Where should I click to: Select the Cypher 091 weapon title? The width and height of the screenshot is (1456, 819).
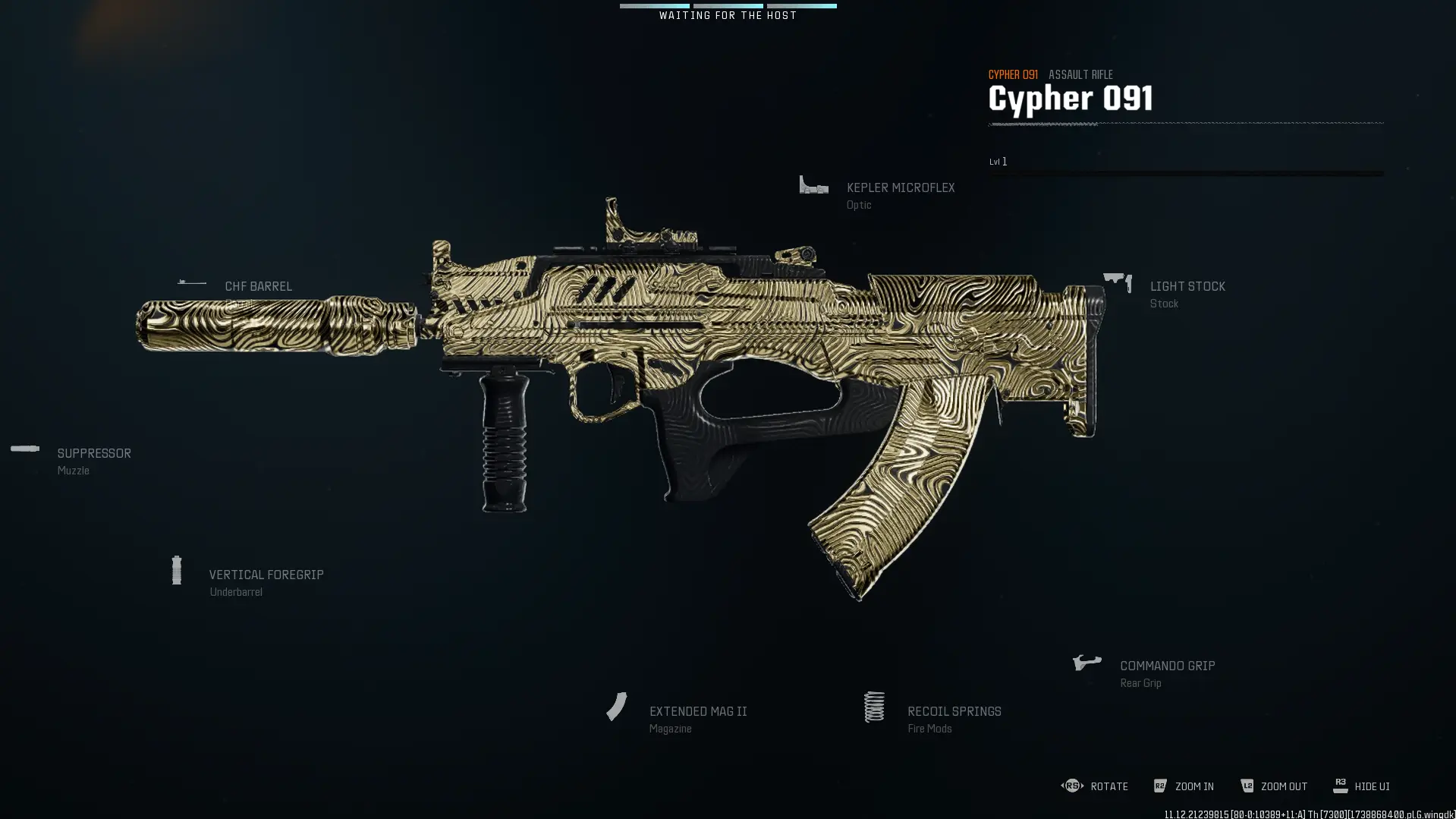coord(1070,97)
